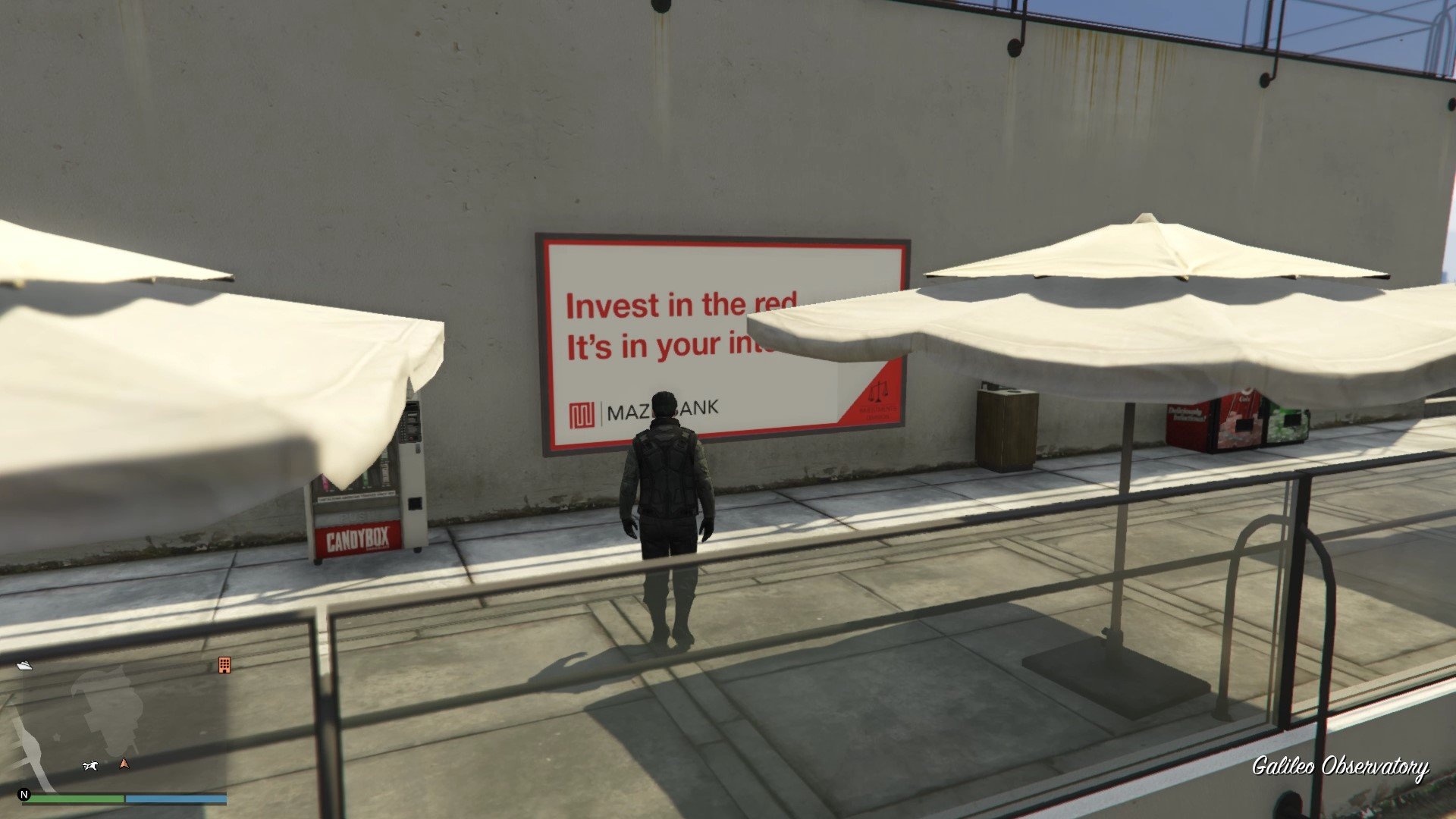Click the black N north indicator on the minimap
Screen dimensions: 1456x819
click(x=24, y=795)
